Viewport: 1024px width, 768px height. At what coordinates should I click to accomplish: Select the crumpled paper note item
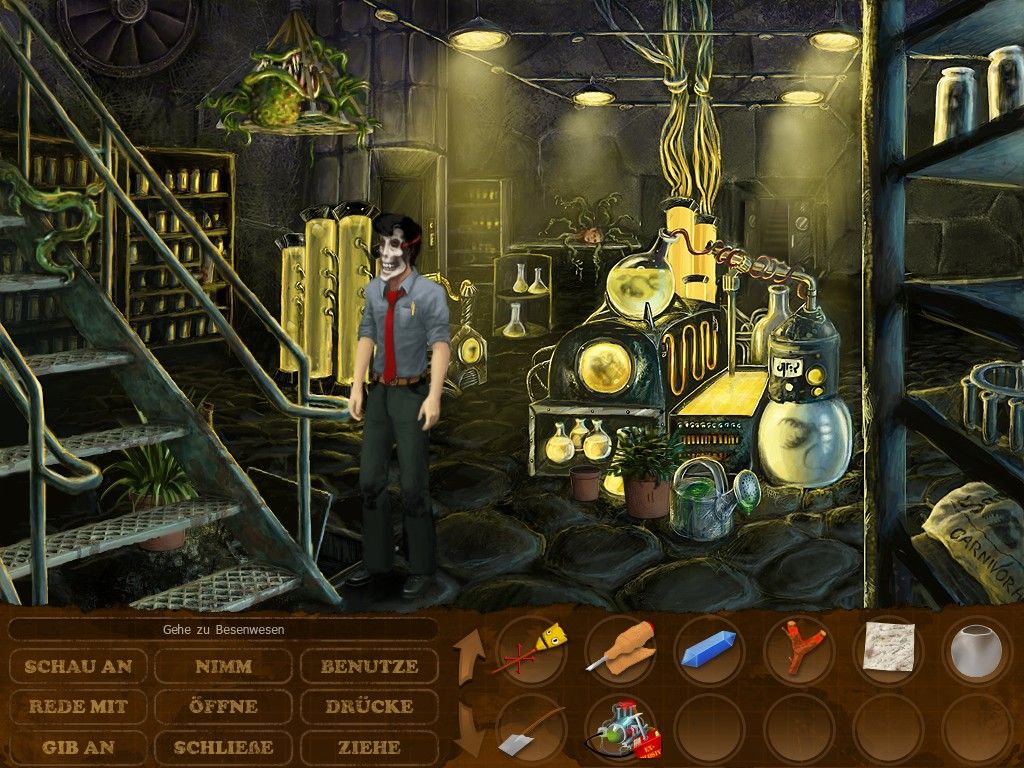pos(887,648)
